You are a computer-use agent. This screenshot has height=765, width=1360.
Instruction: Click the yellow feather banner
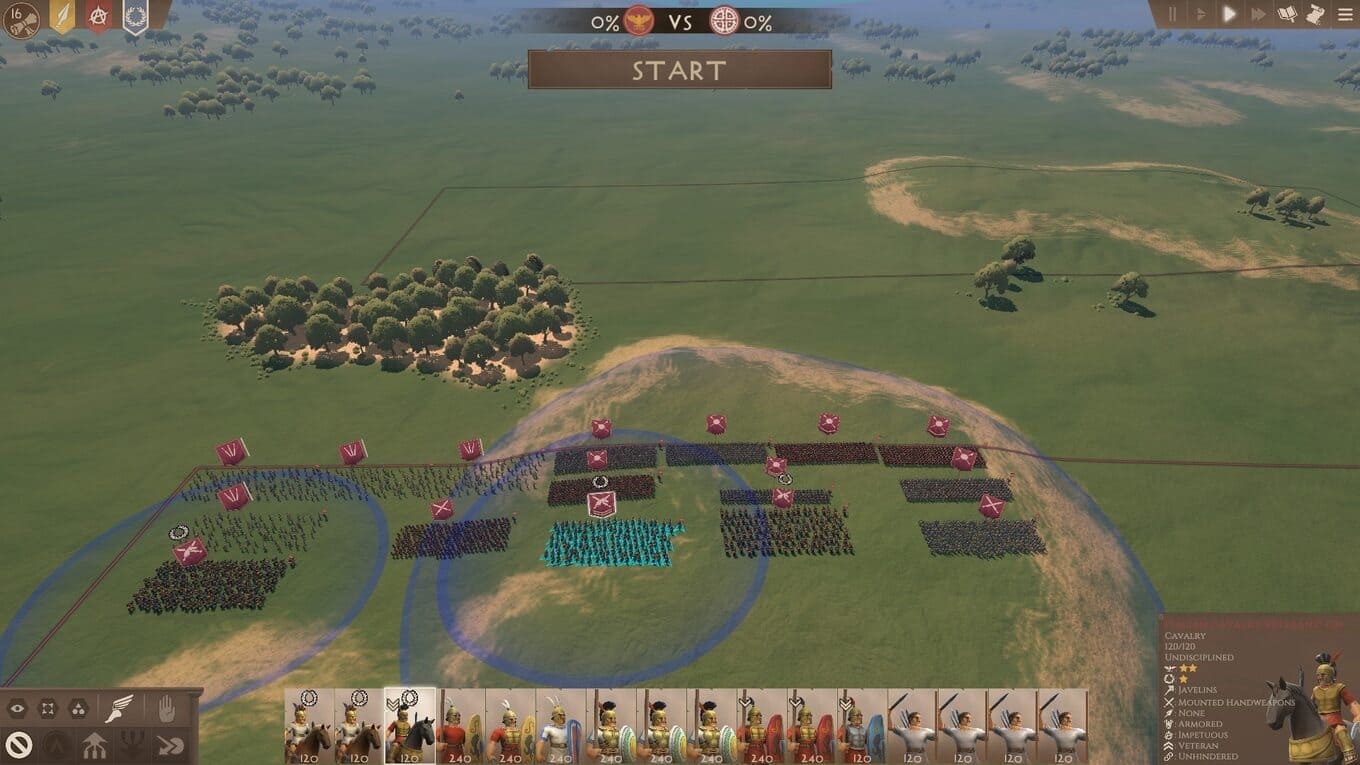coord(62,16)
